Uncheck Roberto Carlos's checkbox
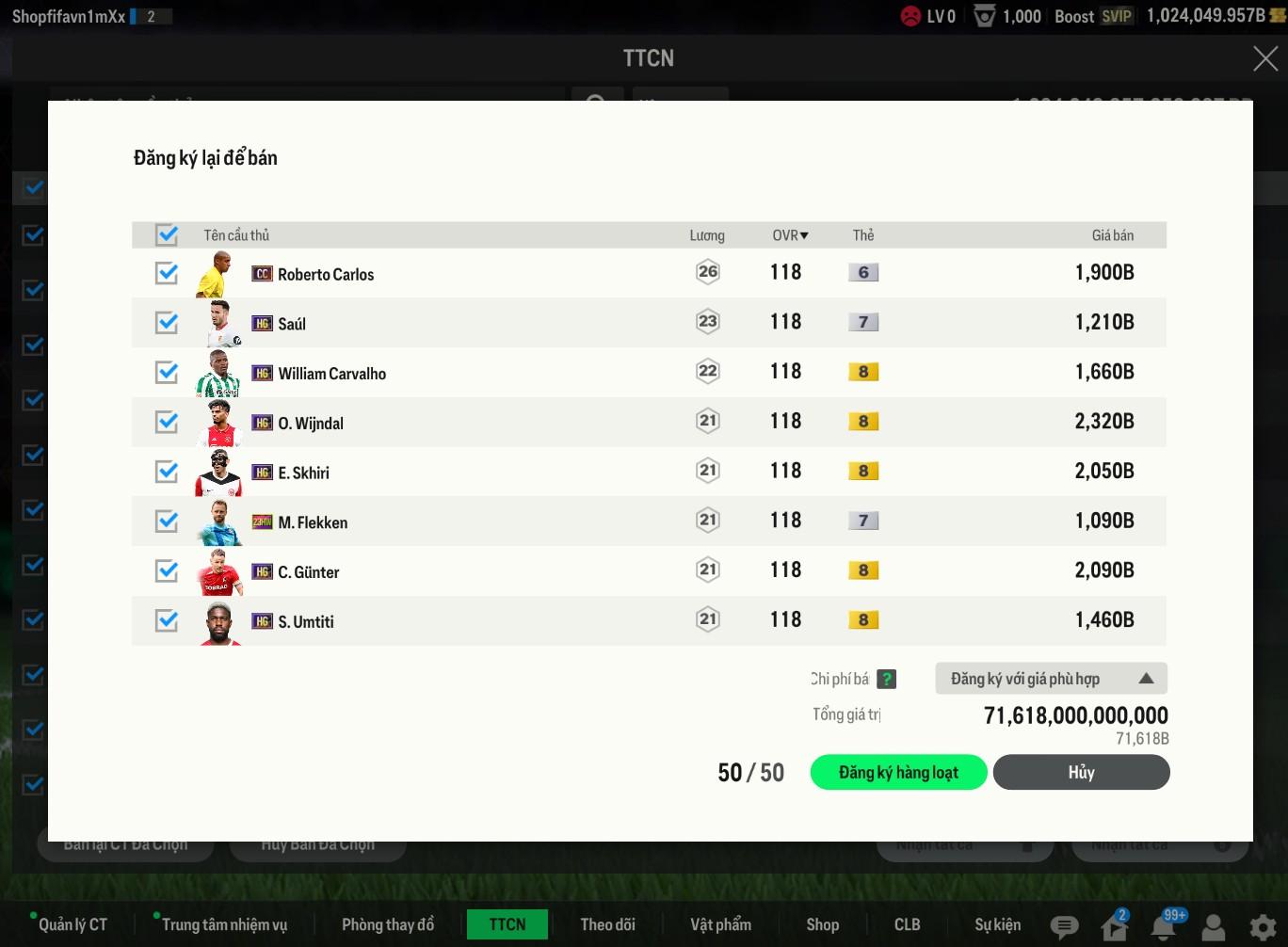 coord(167,273)
